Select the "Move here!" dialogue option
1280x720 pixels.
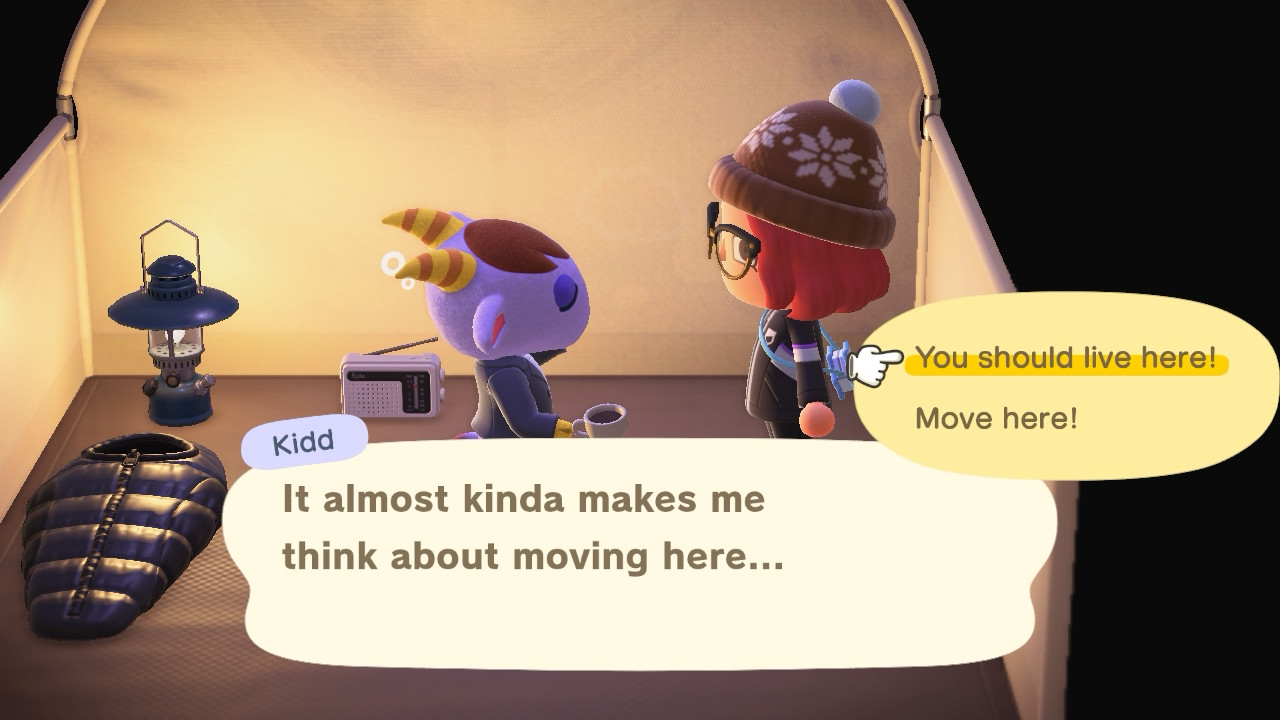pos(996,418)
